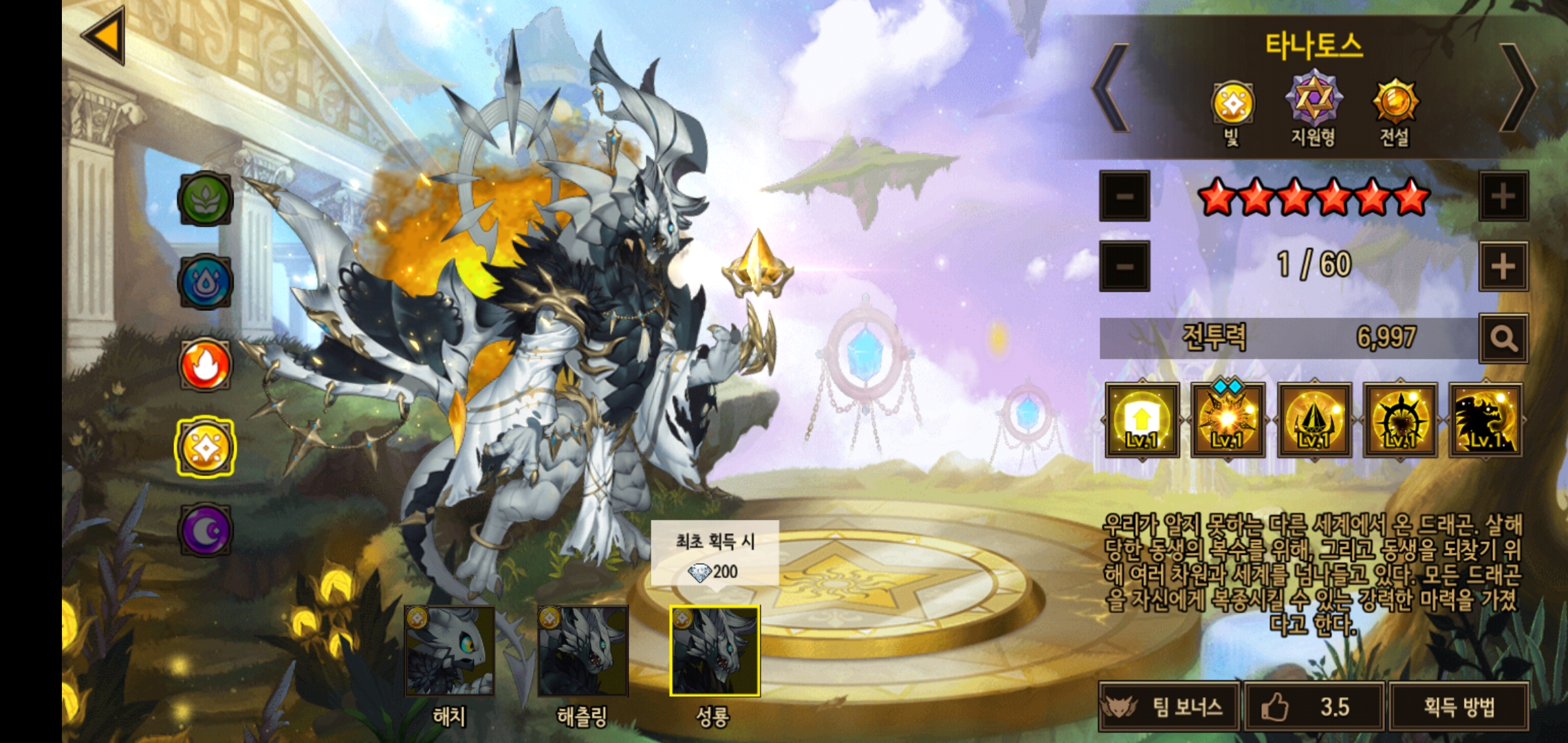This screenshot has height=743, width=1568.
Task: Open combat power details with magnifier button
Action: pyautogui.click(x=1503, y=338)
